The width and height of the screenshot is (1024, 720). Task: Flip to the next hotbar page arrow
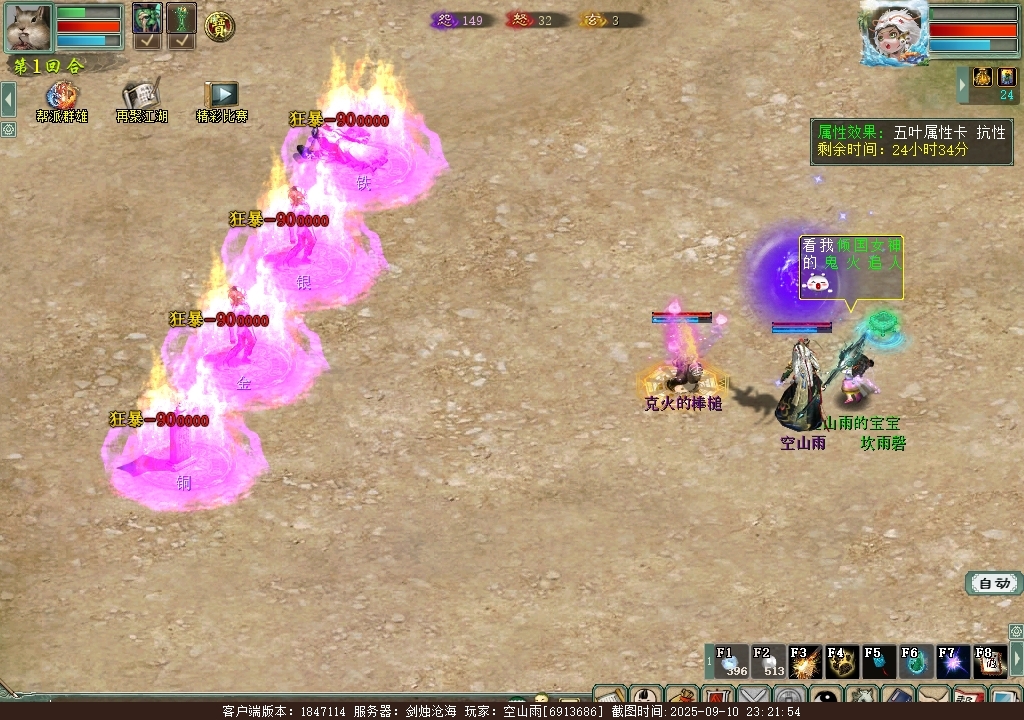pos(1016,658)
